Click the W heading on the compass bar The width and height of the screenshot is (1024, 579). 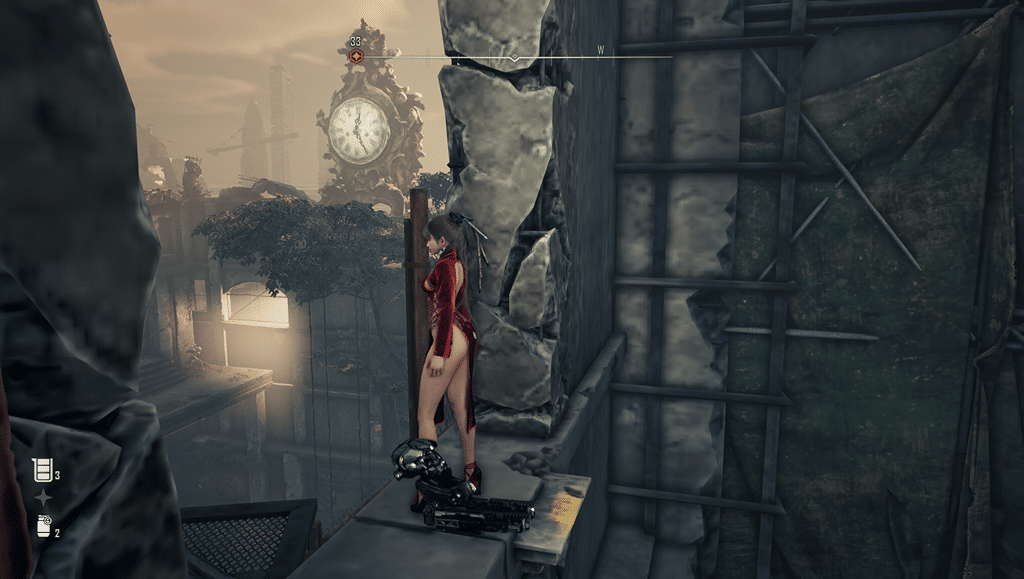[x=601, y=49]
